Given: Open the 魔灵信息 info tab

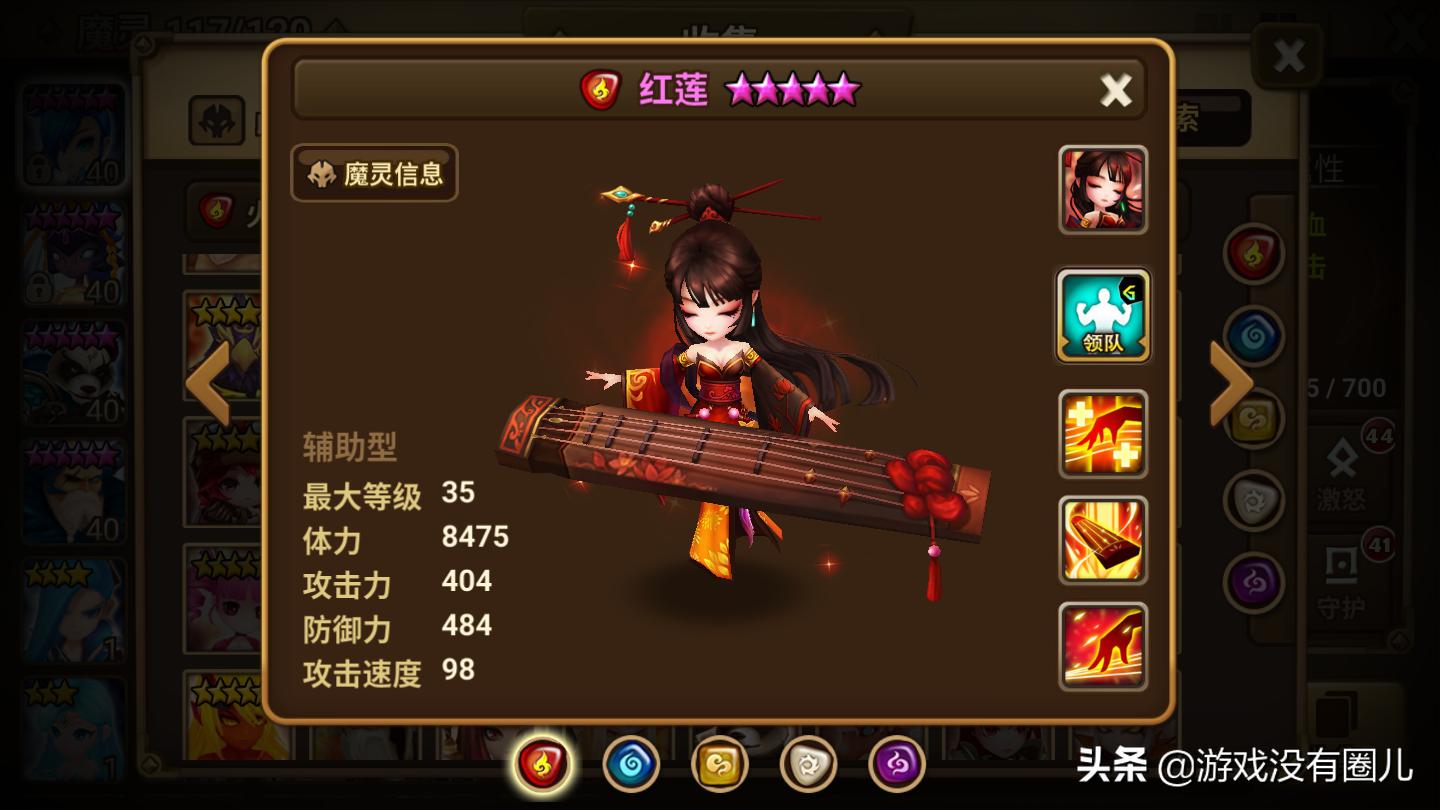Looking at the screenshot, I should pyautogui.click(x=373, y=174).
